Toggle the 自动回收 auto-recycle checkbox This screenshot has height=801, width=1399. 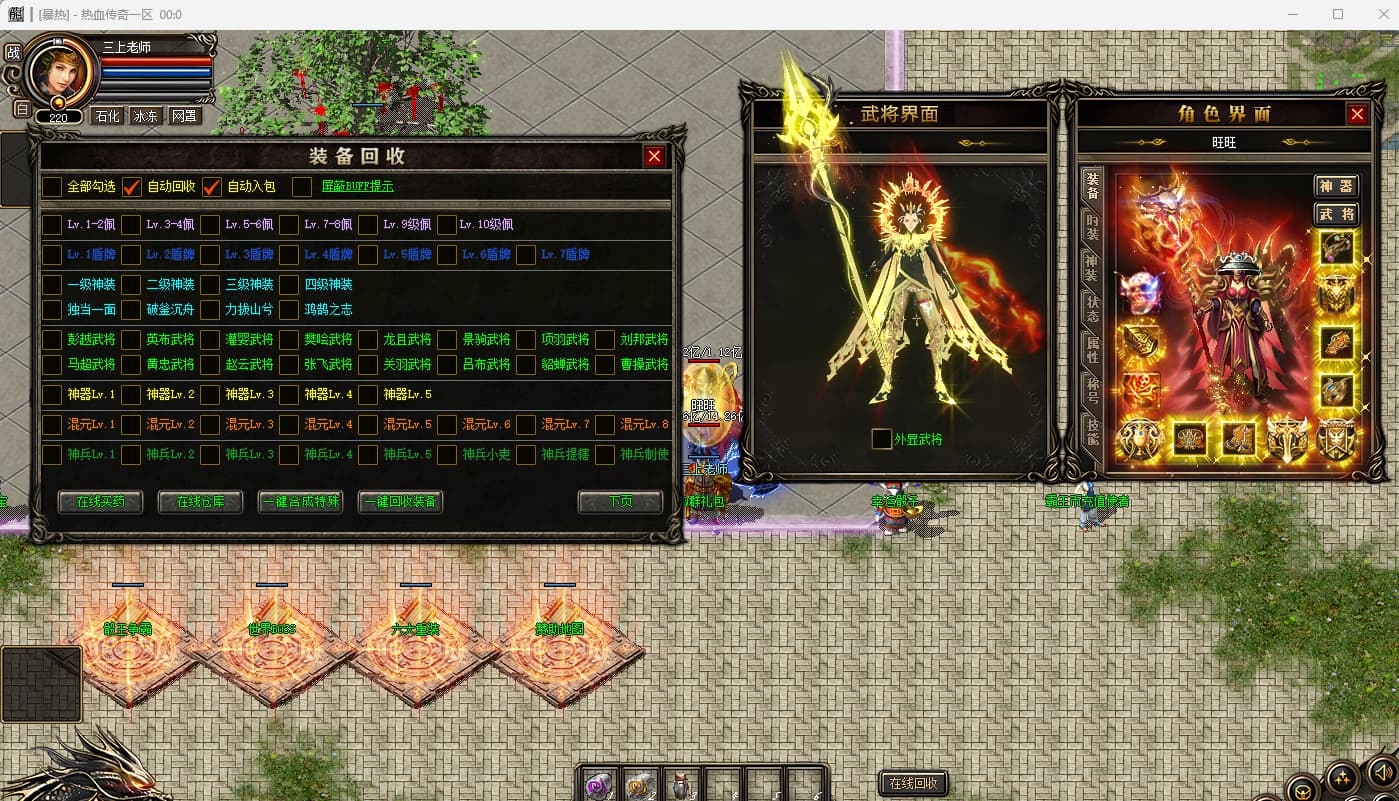tap(132, 187)
